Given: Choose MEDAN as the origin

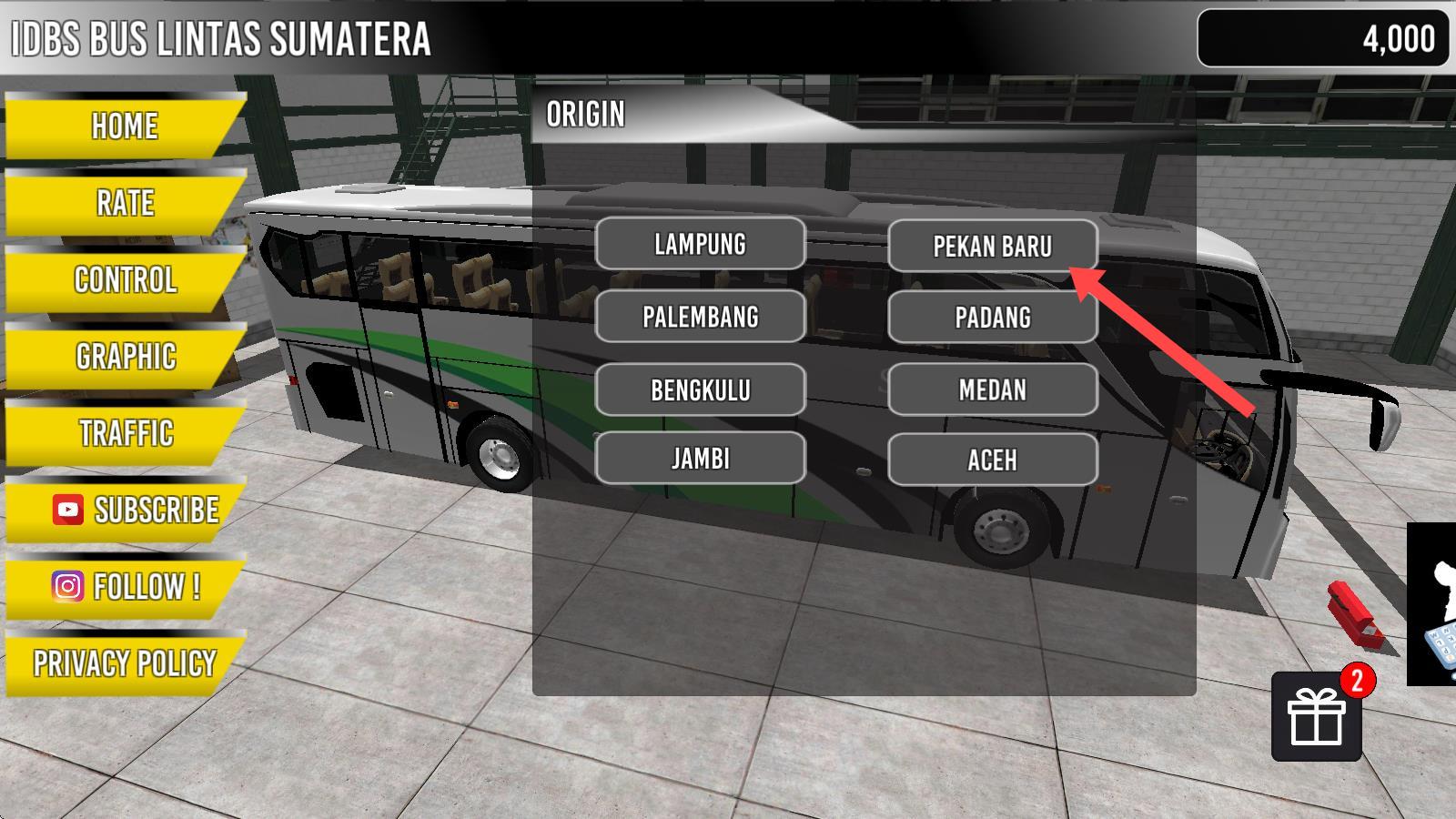Looking at the screenshot, I should coord(992,390).
